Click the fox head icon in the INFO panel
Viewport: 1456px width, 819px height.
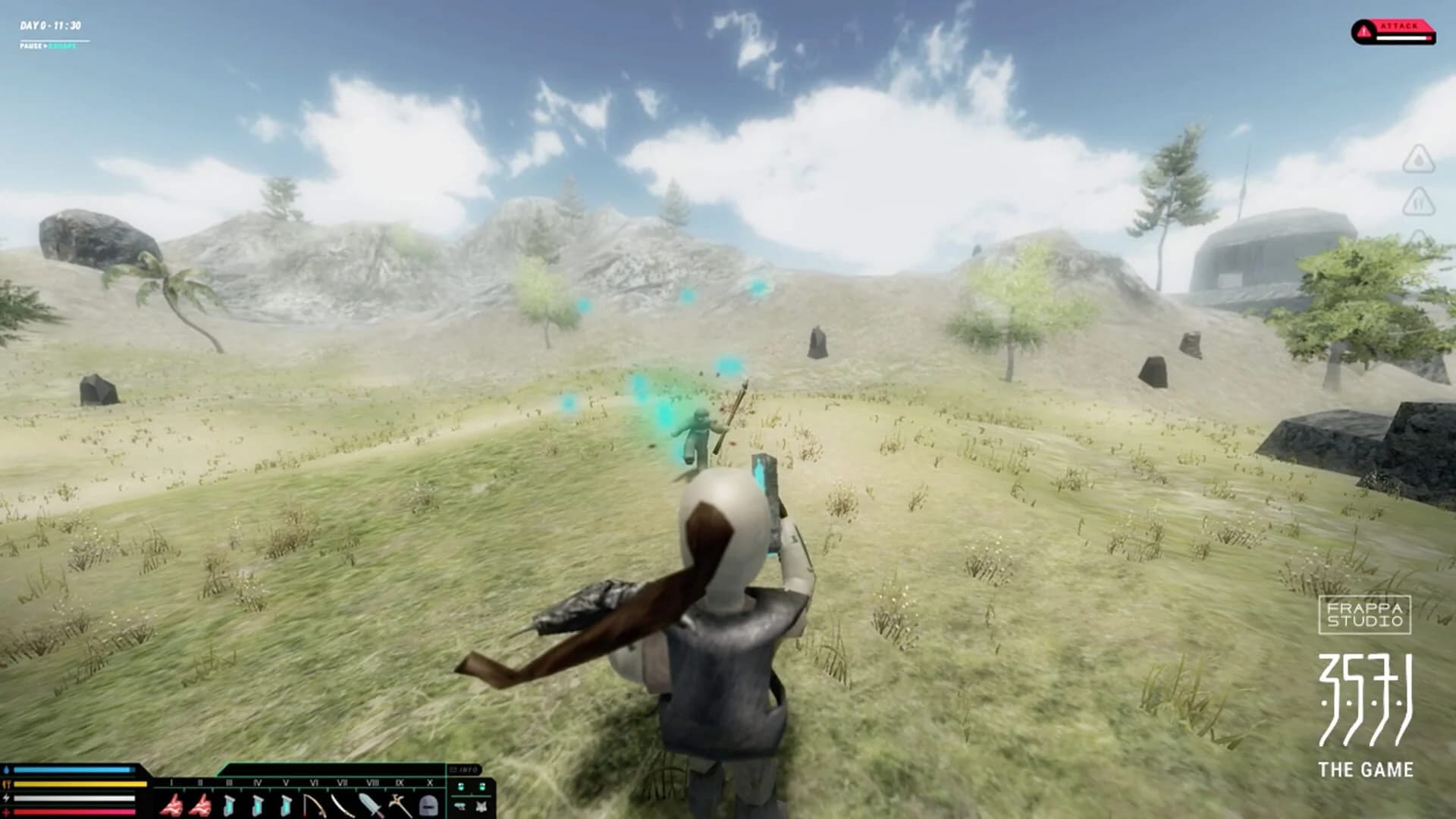482,807
